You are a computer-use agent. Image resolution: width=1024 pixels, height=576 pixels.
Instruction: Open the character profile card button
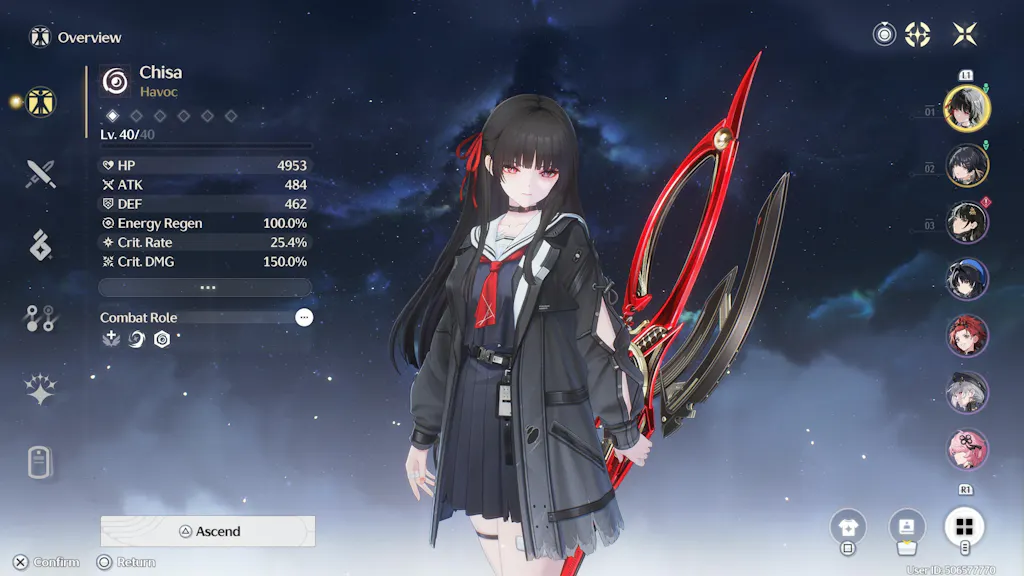pos(907,526)
